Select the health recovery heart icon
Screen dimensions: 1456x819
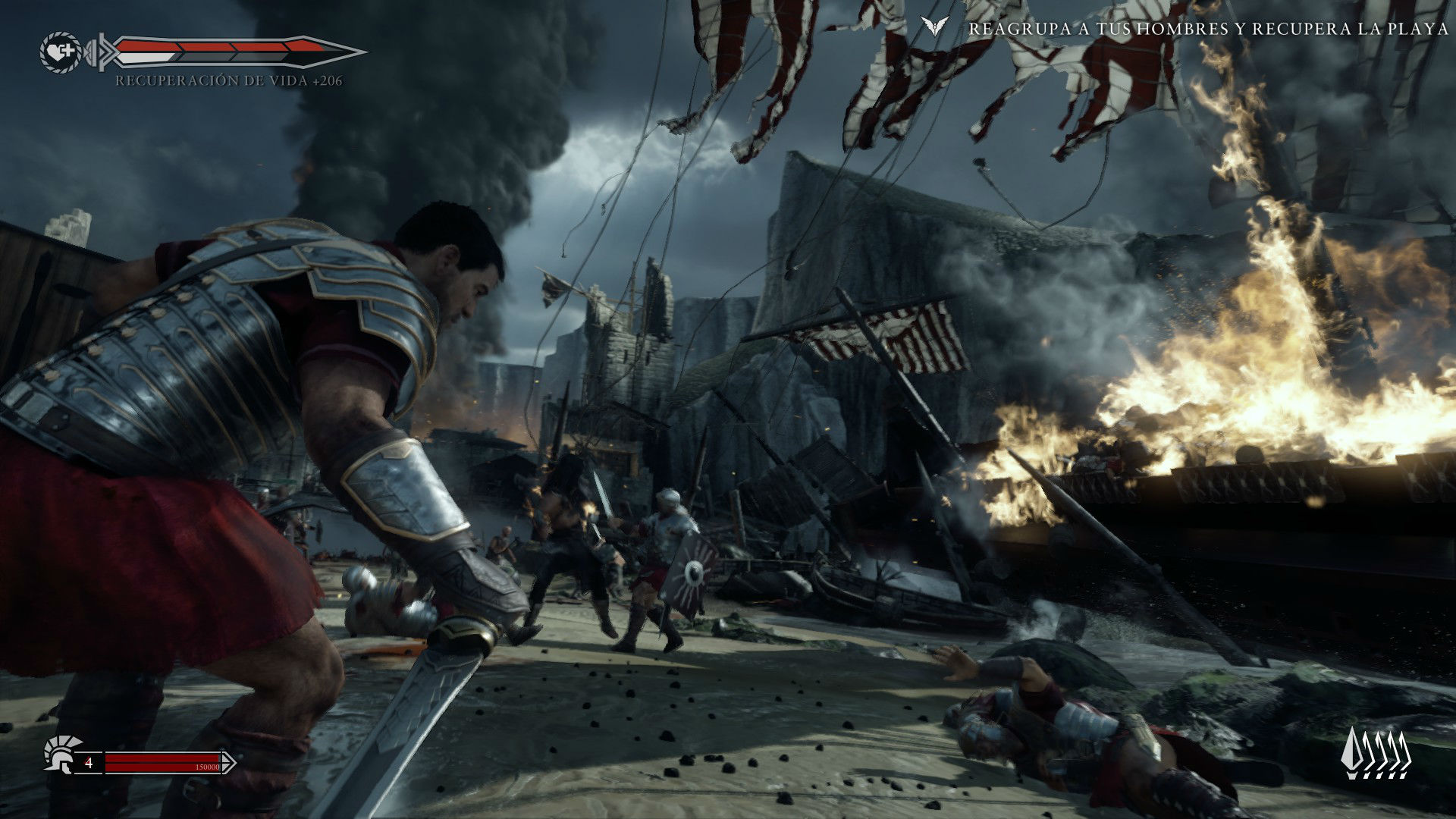pyautogui.click(x=60, y=52)
